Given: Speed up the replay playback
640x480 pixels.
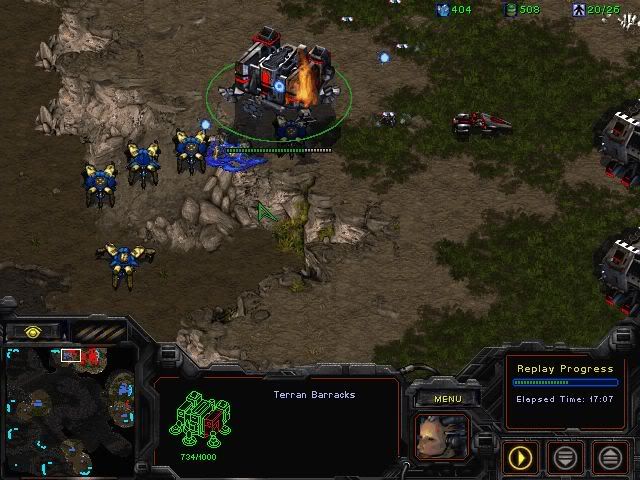Looking at the screenshot, I should pos(611,458).
